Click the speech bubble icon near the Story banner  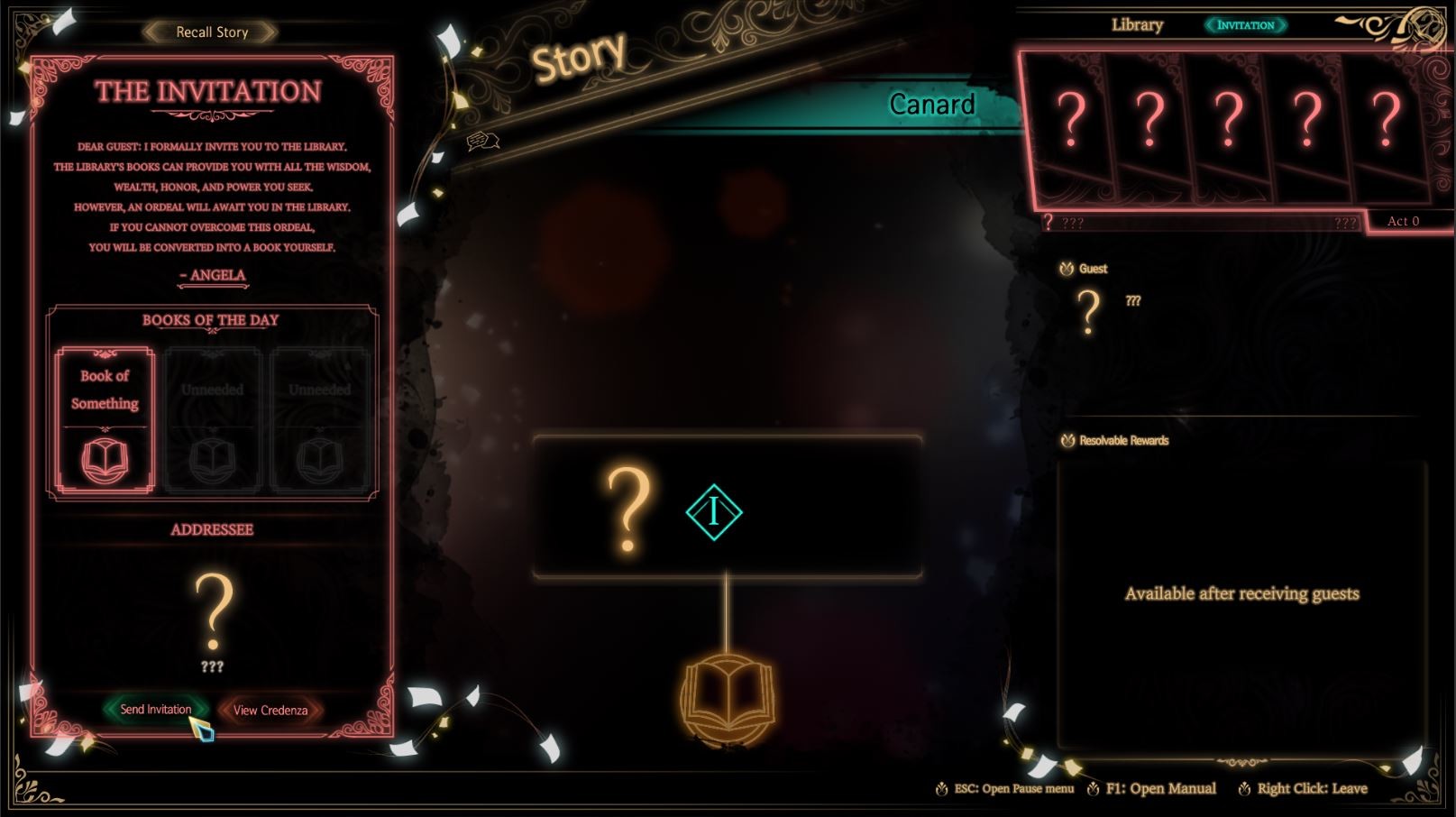click(481, 139)
